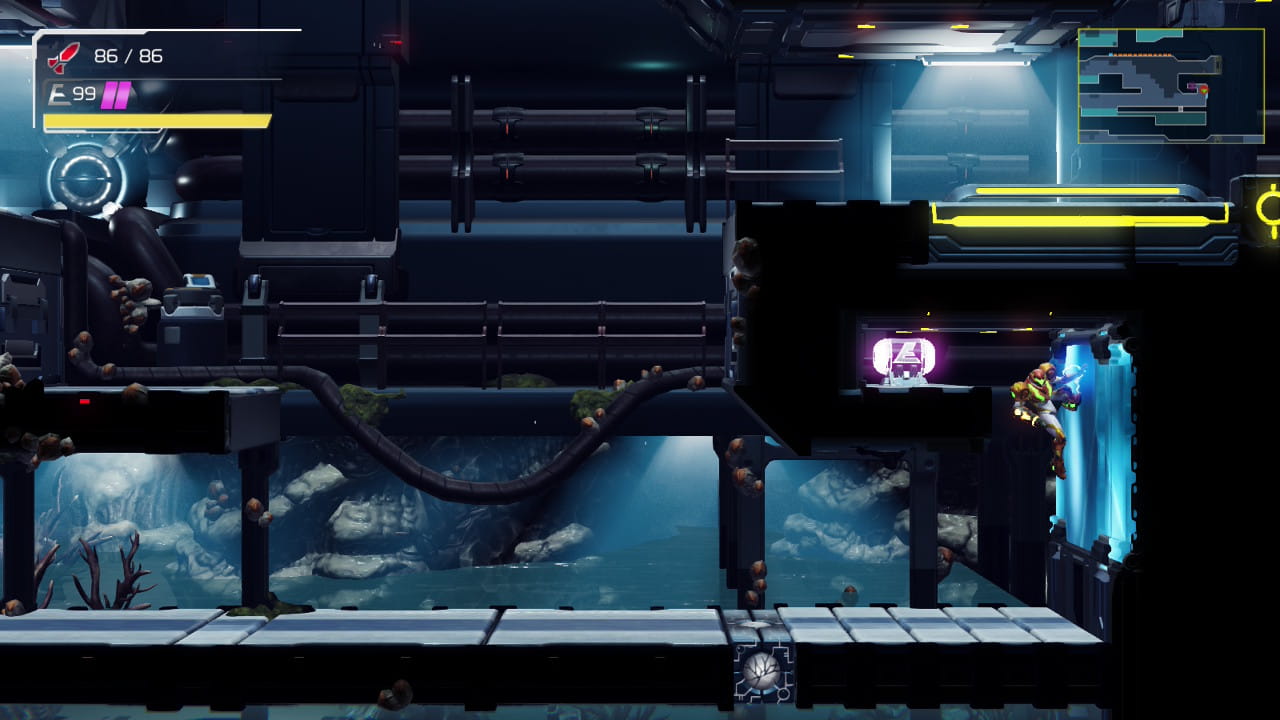This screenshot has height=720, width=1280.
Task: Open the door outline on the minimap's right side
Action: [1218, 65]
